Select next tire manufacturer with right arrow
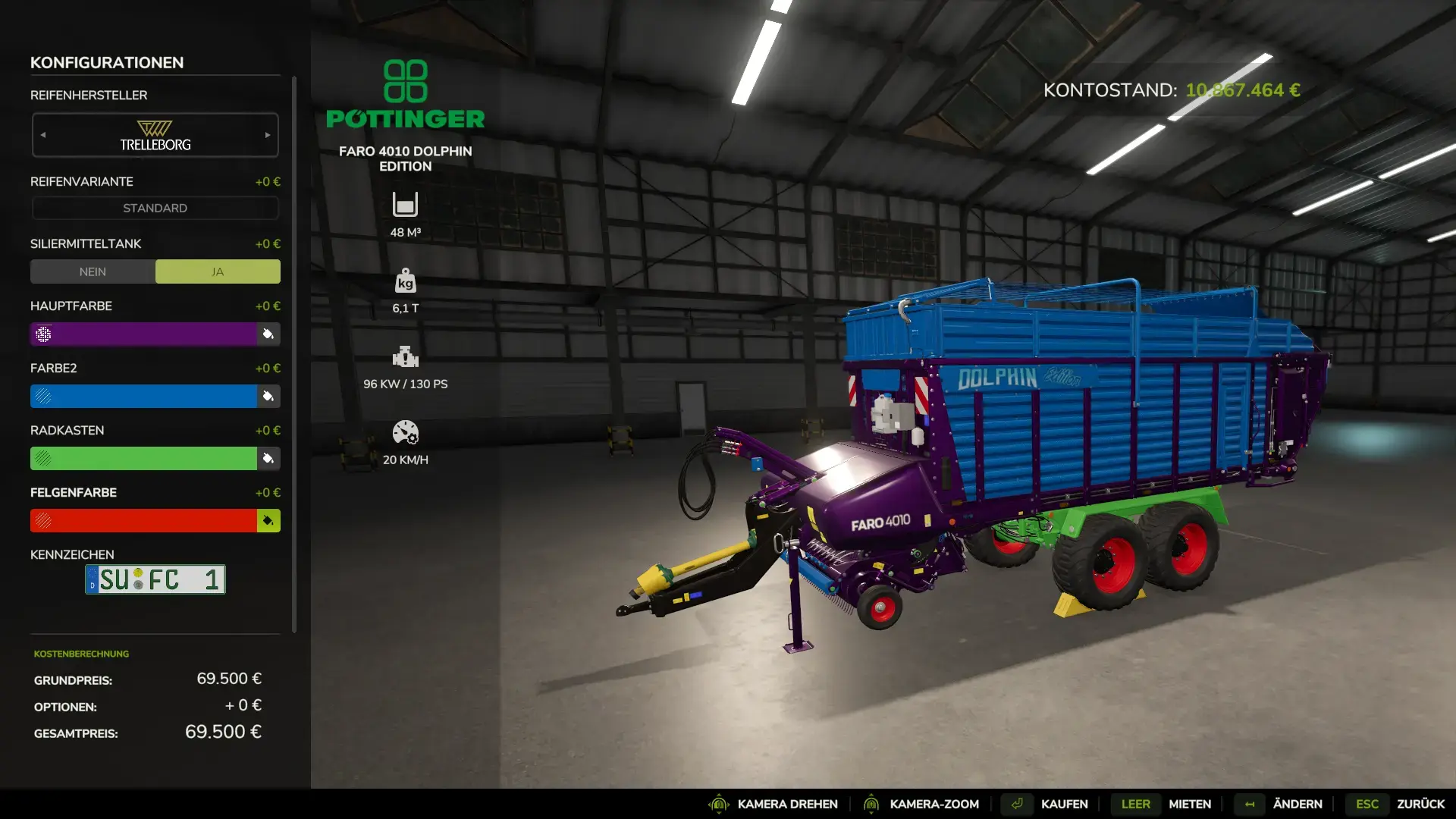This screenshot has height=819, width=1456. coord(268,135)
